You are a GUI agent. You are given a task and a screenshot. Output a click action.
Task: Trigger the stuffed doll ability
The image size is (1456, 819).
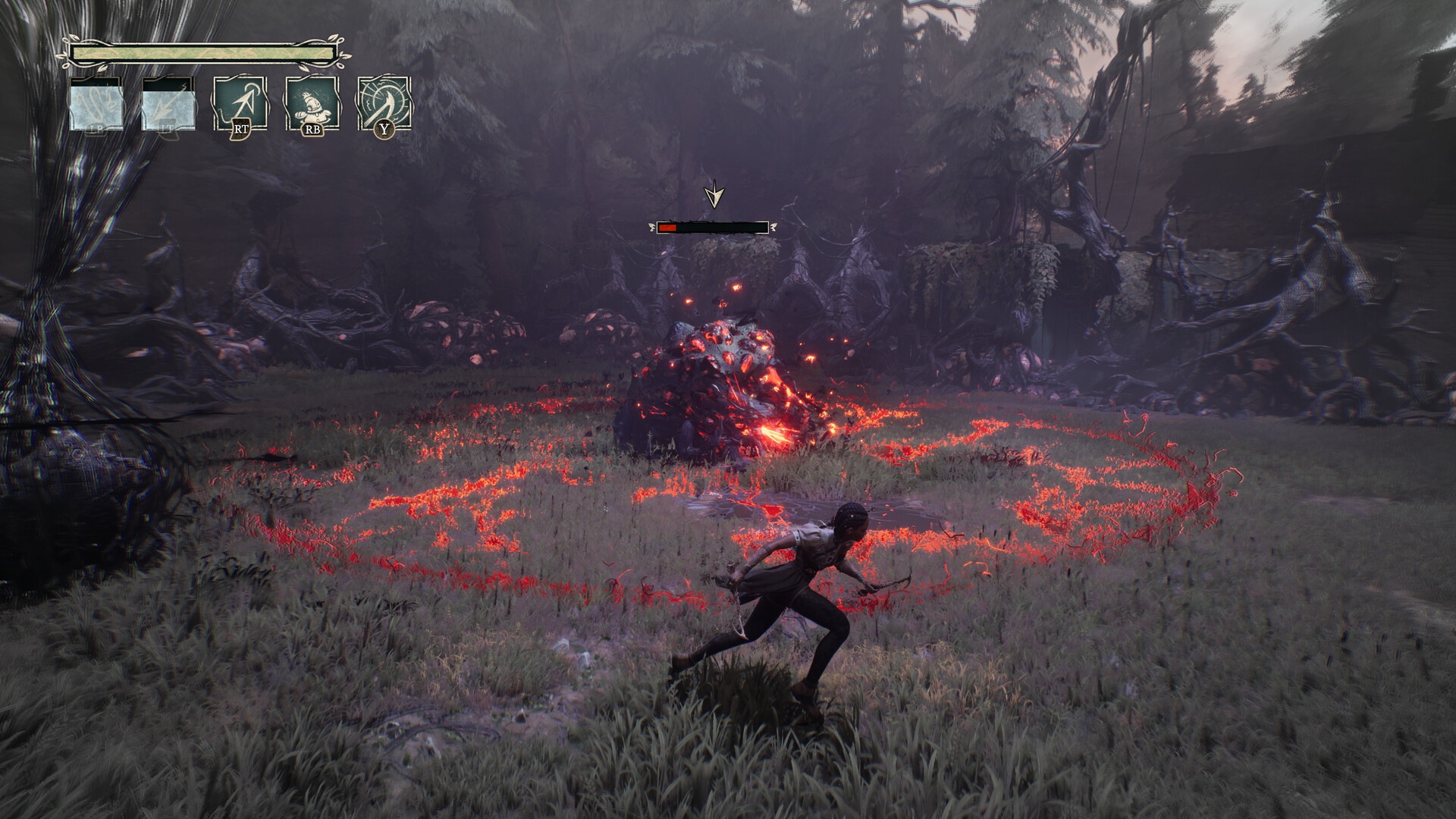pyautogui.click(x=311, y=104)
